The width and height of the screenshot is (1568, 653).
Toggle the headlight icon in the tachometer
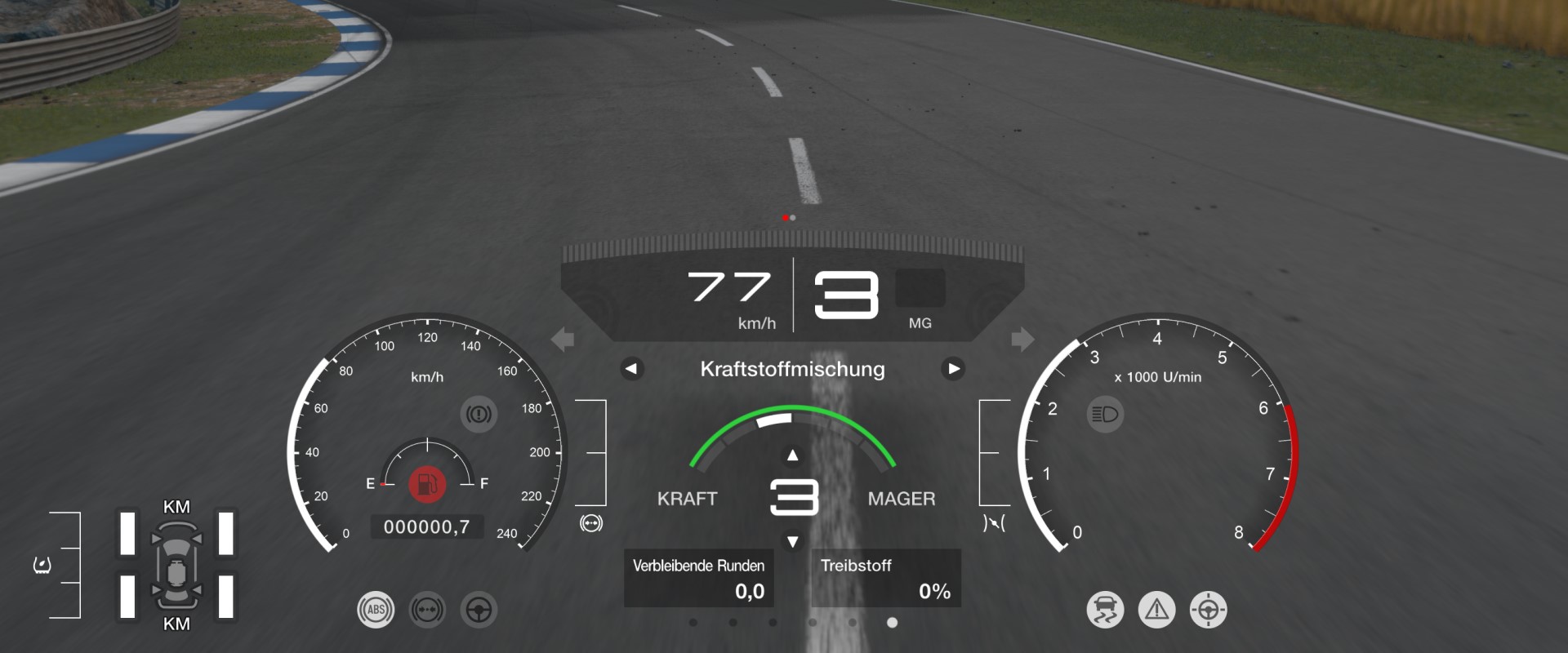pyautogui.click(x=1105, y=415)
